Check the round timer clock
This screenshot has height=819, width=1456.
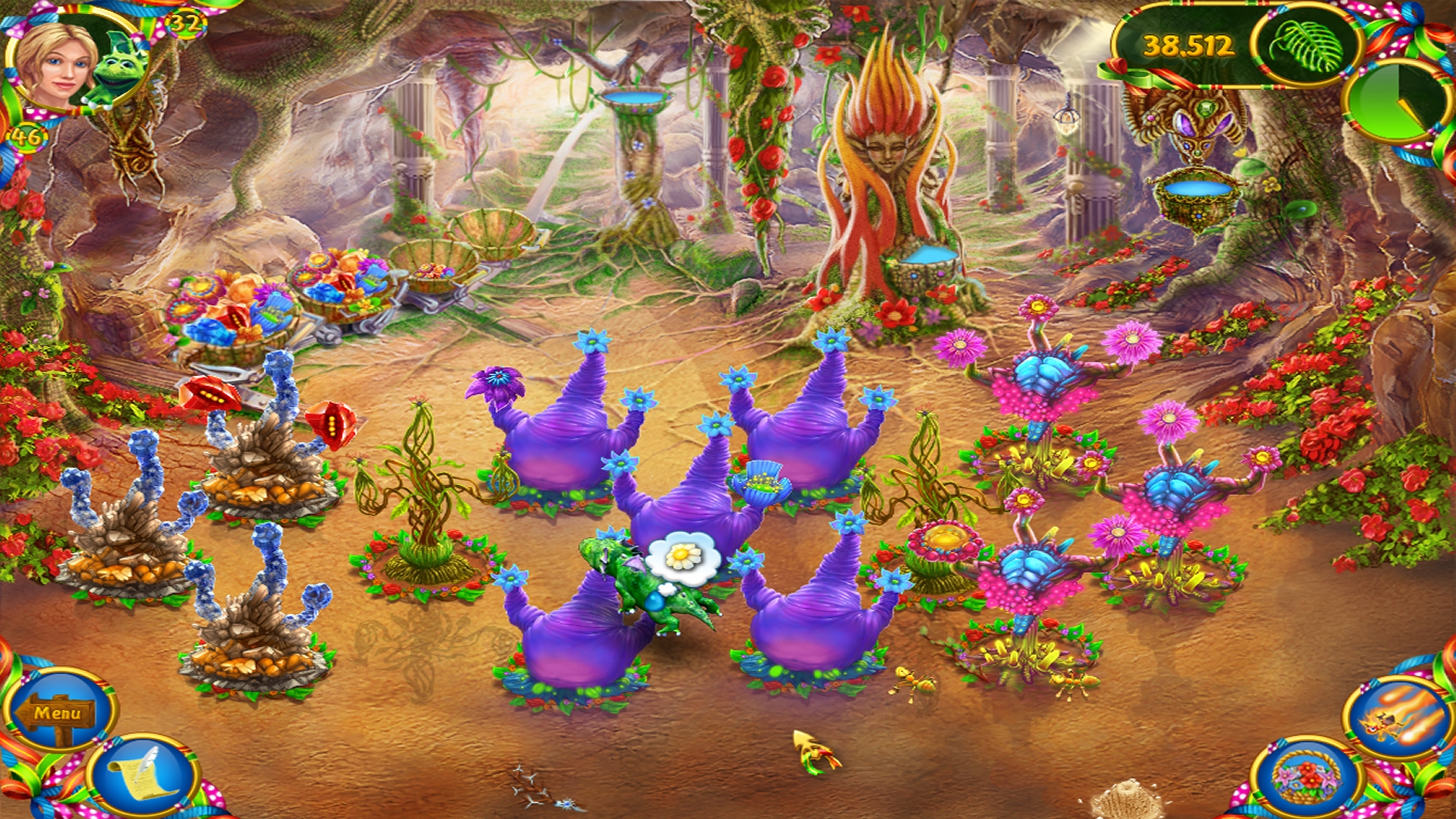pos(1400,99)
